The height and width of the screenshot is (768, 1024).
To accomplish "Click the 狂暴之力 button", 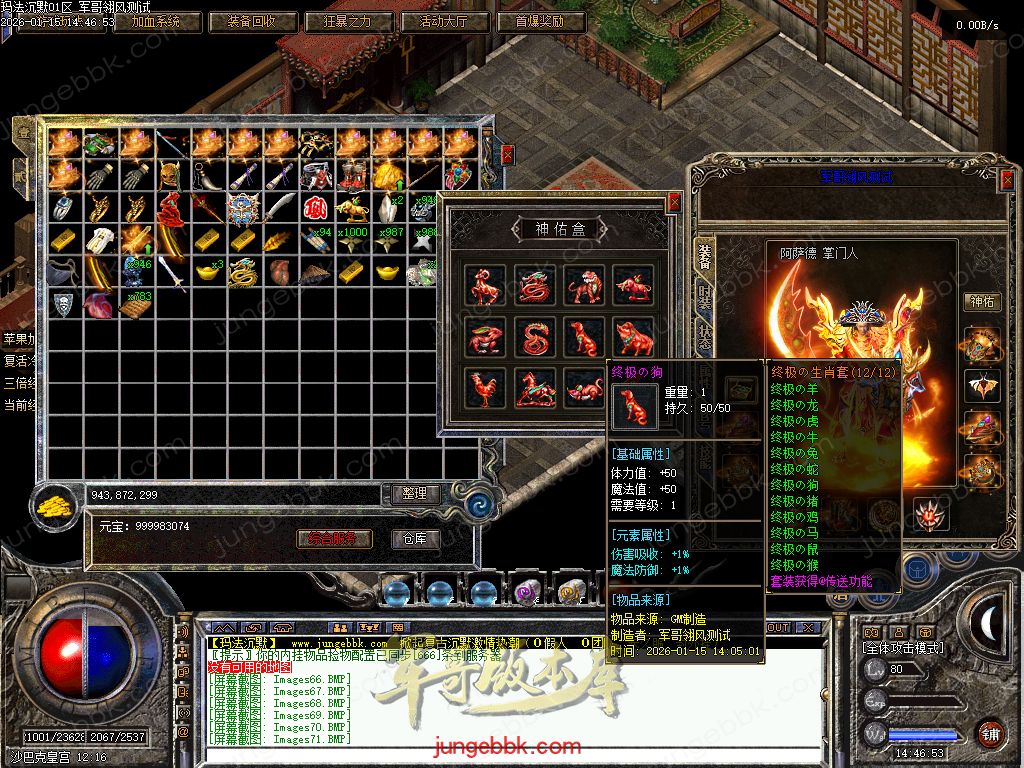I will point(349,21).
